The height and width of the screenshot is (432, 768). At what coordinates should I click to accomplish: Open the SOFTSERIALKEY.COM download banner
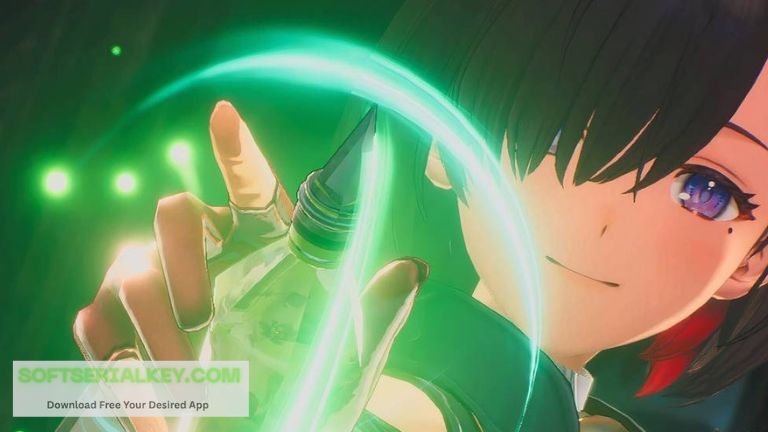[130, 388]
